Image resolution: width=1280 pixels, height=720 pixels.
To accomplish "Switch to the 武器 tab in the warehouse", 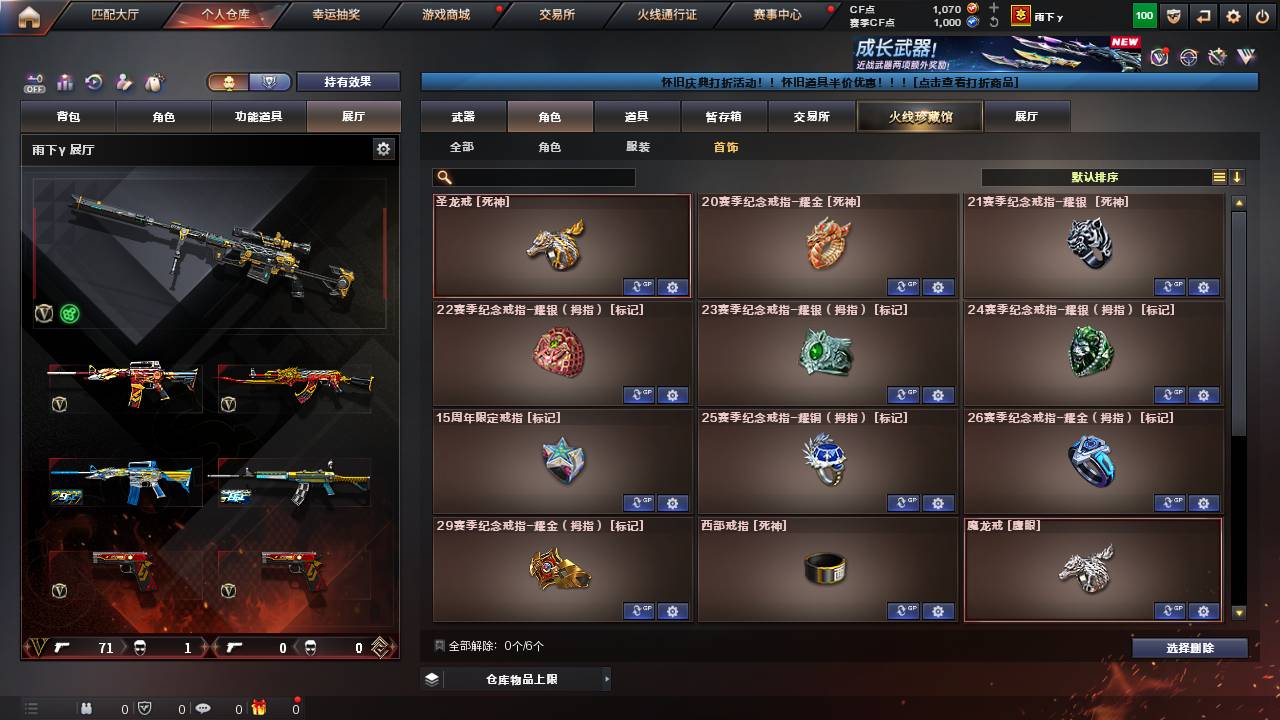I will click(466, 115).
